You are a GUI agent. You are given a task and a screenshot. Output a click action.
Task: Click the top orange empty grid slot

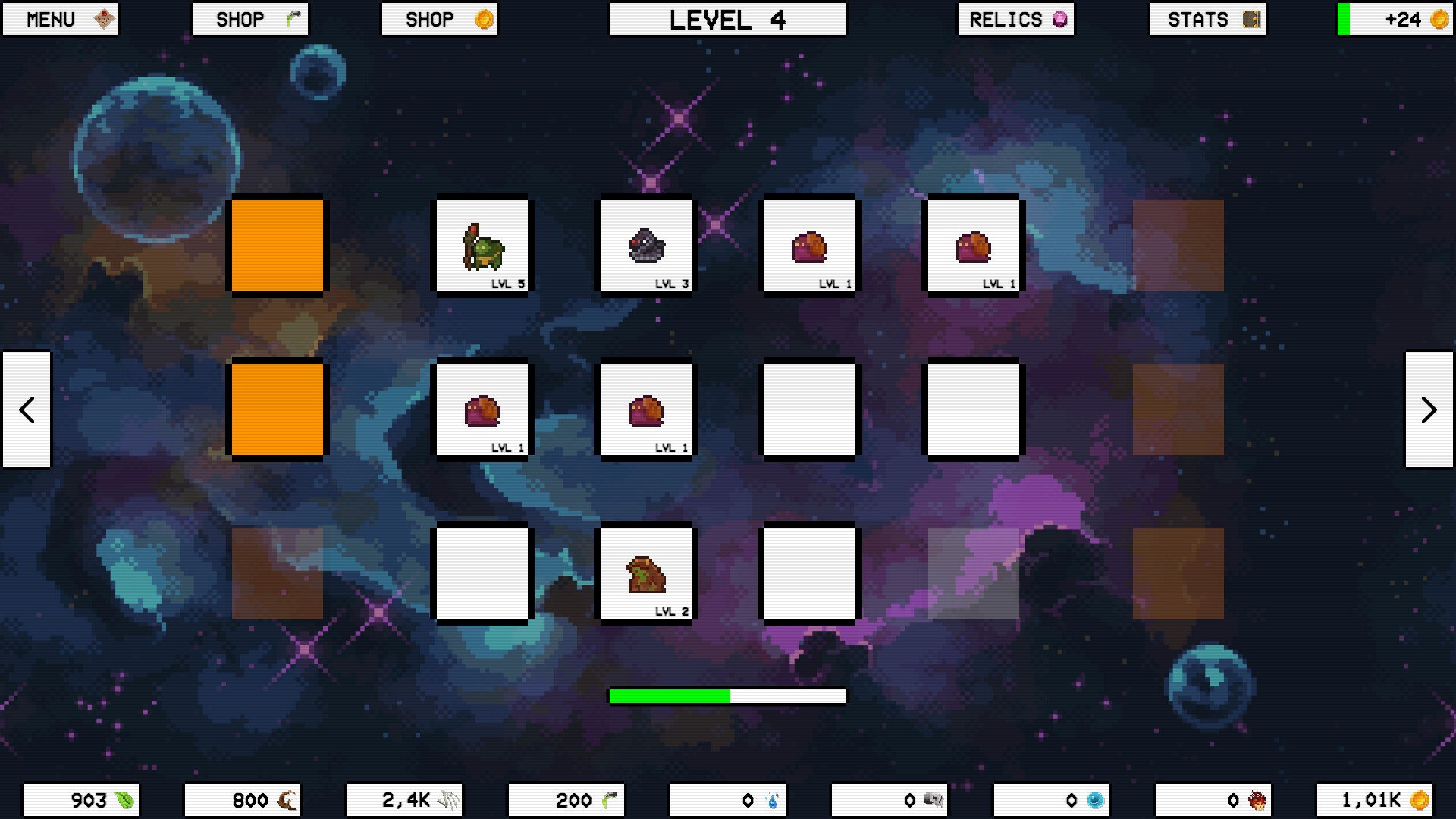point(278,246)
